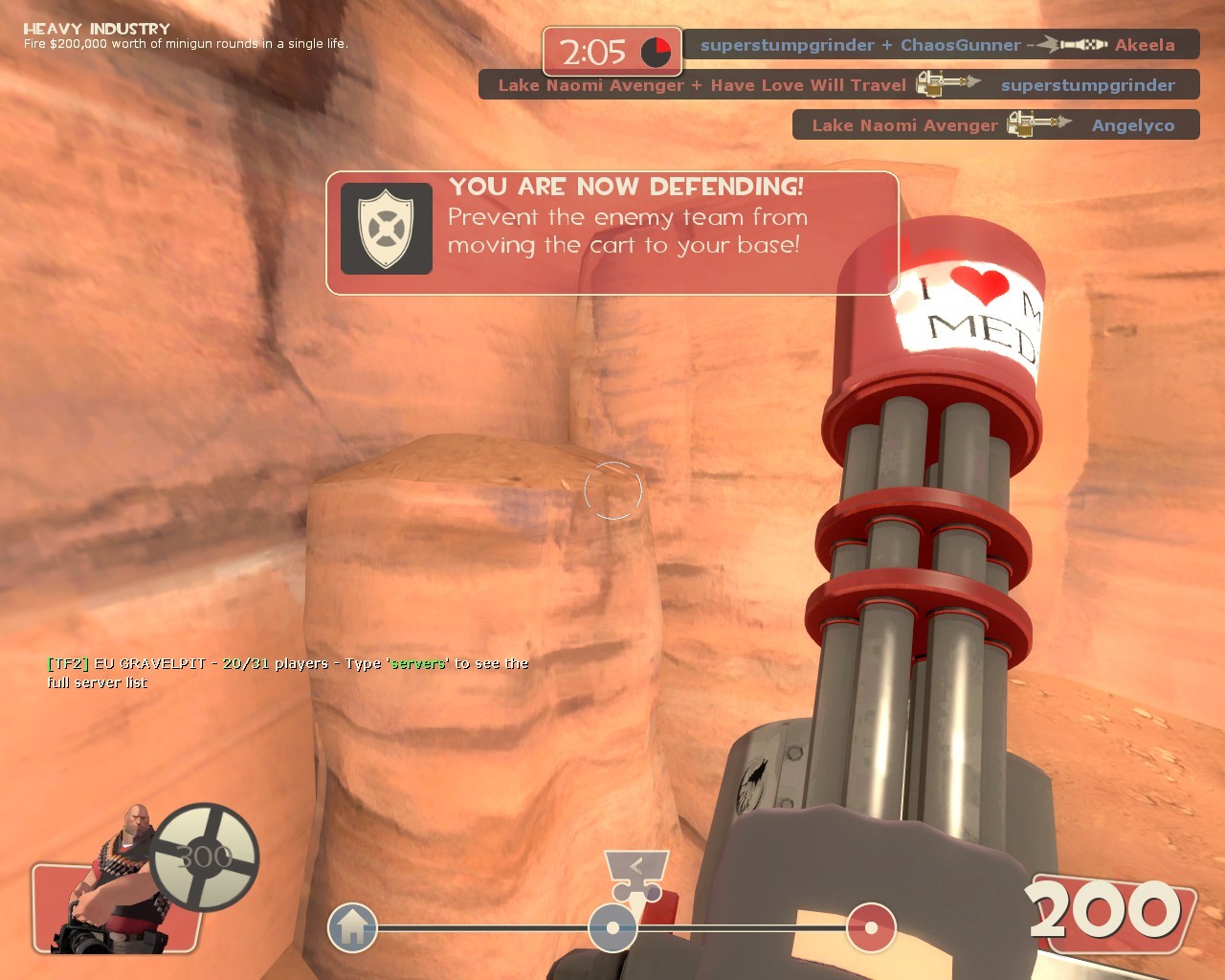The height and width of the screenshot is (980, 1225).
Task: Click the red capture point marker on the track
Action: 869,926
